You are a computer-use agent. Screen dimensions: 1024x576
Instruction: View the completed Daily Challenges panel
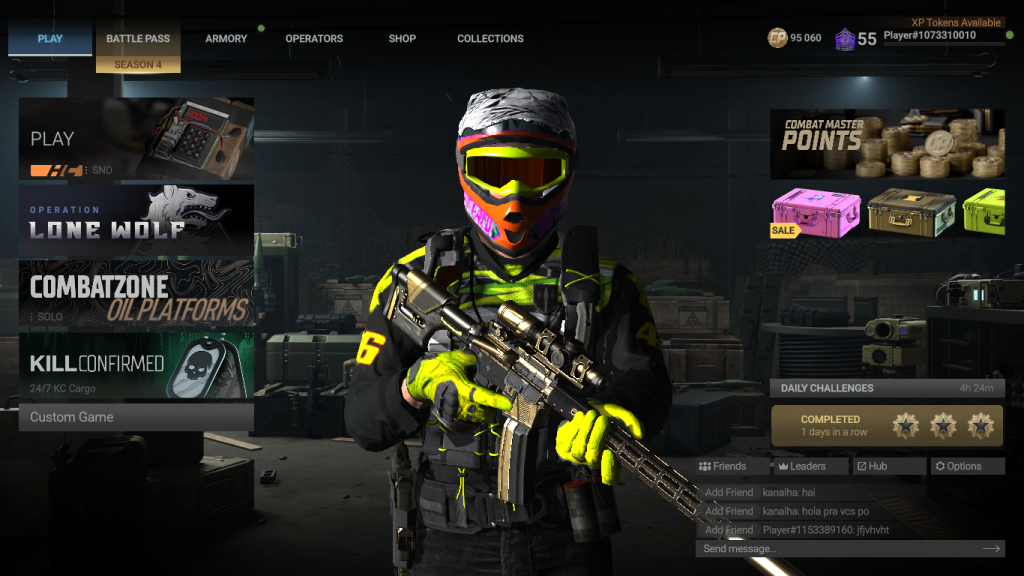click(x=887, y=425)
